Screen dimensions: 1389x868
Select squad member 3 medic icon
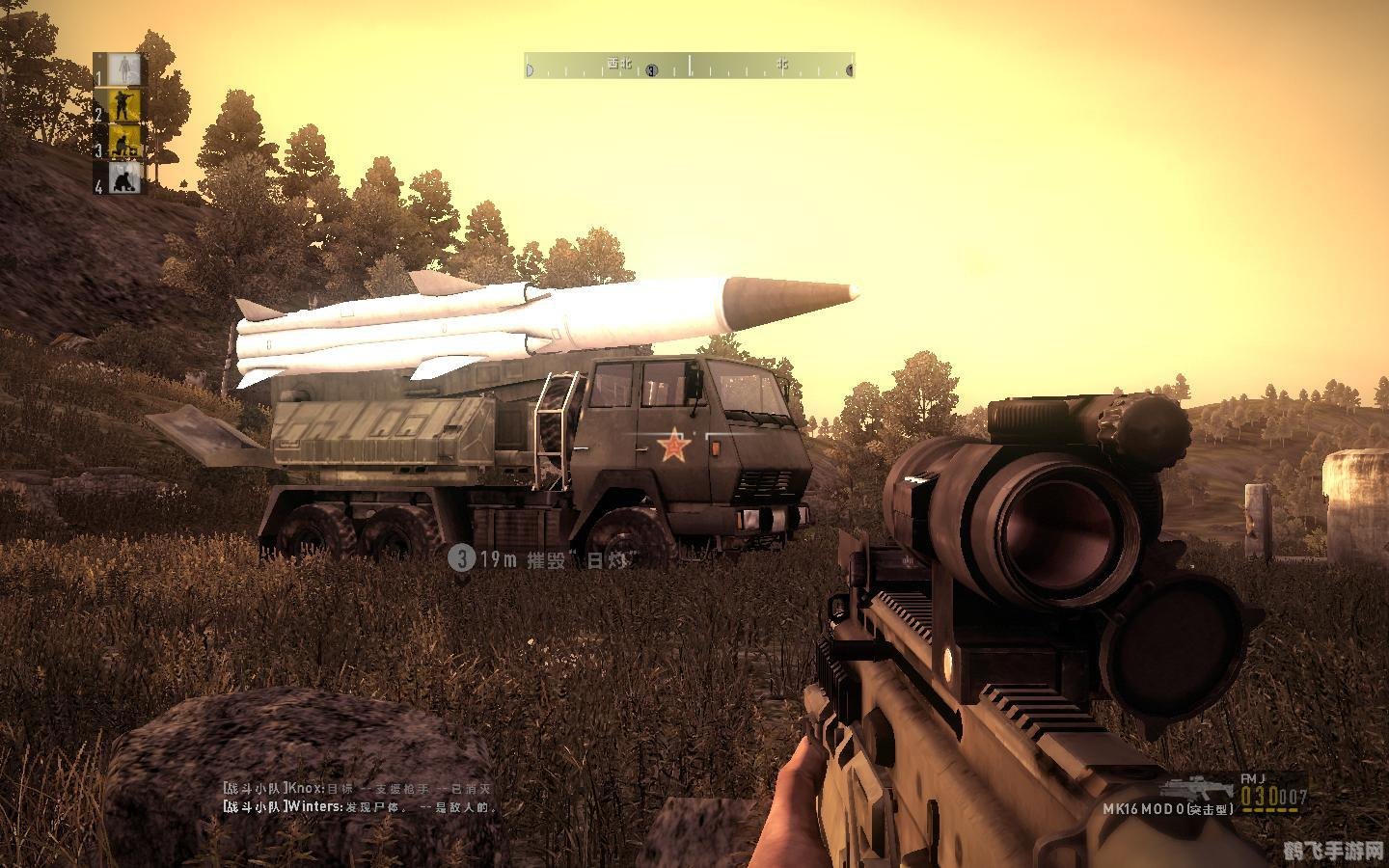[123, 142]
